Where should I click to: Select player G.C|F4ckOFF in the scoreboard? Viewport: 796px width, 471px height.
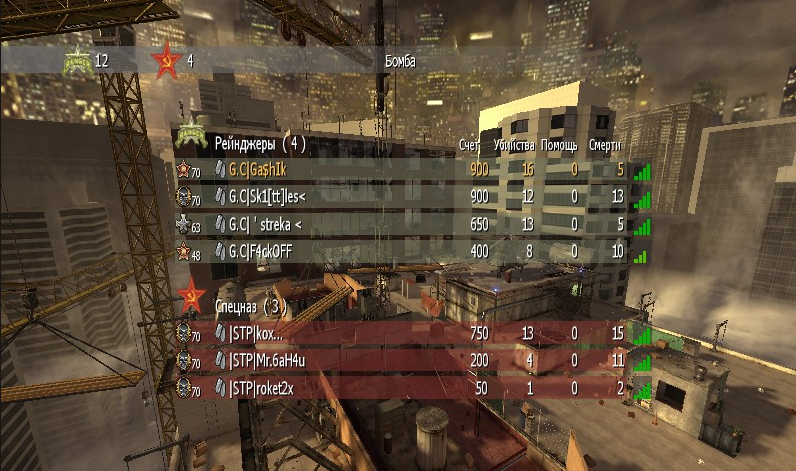pyautogui.click(x=400, y=251)
